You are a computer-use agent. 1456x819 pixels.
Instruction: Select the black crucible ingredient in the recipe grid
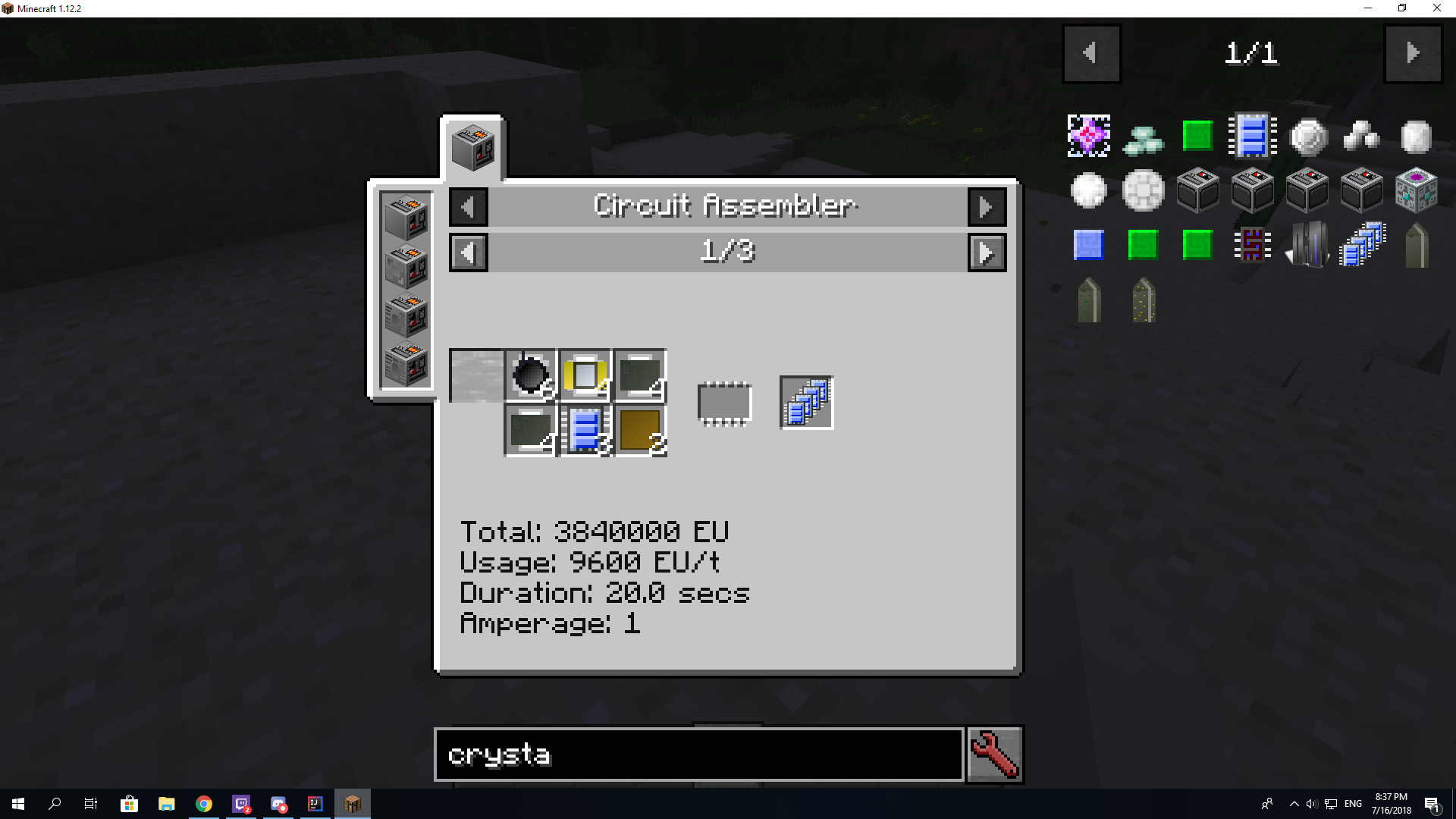click(531, 374)
